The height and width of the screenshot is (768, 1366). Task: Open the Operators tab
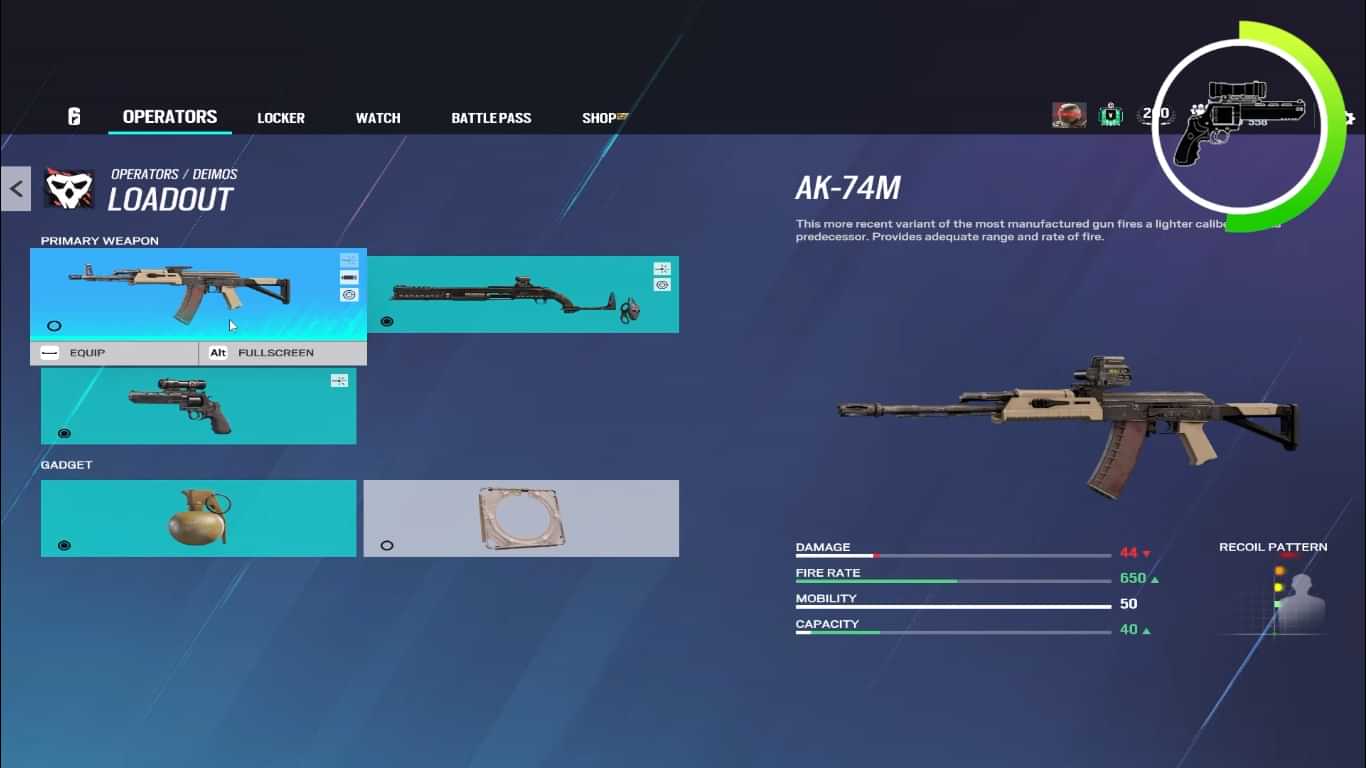(x=170, y=117)
